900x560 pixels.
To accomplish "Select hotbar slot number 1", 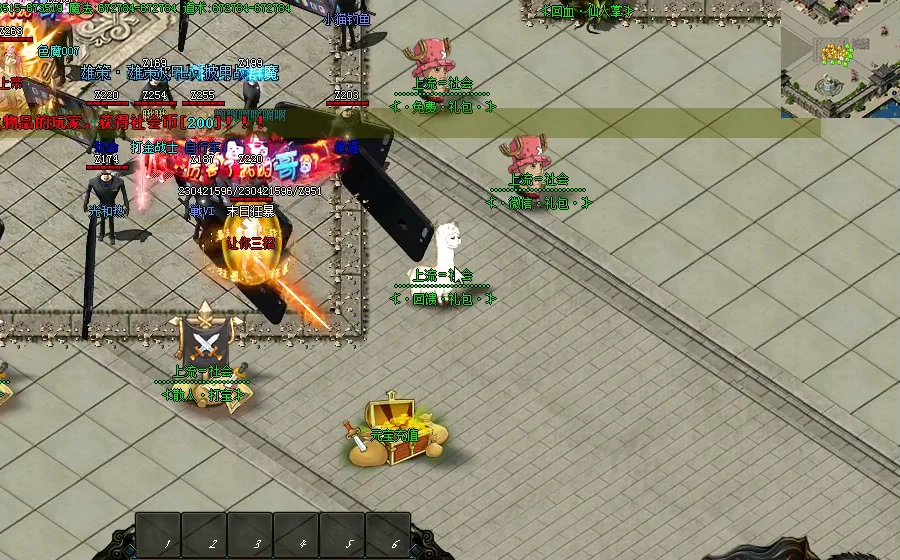I will [158, 535].
